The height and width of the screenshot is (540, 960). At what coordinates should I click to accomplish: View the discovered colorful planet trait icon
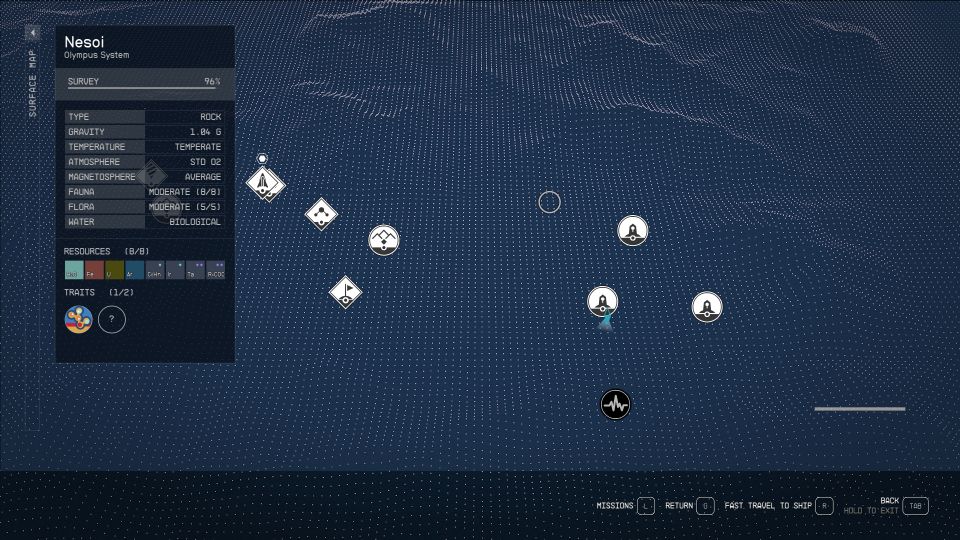click(79, 320)
